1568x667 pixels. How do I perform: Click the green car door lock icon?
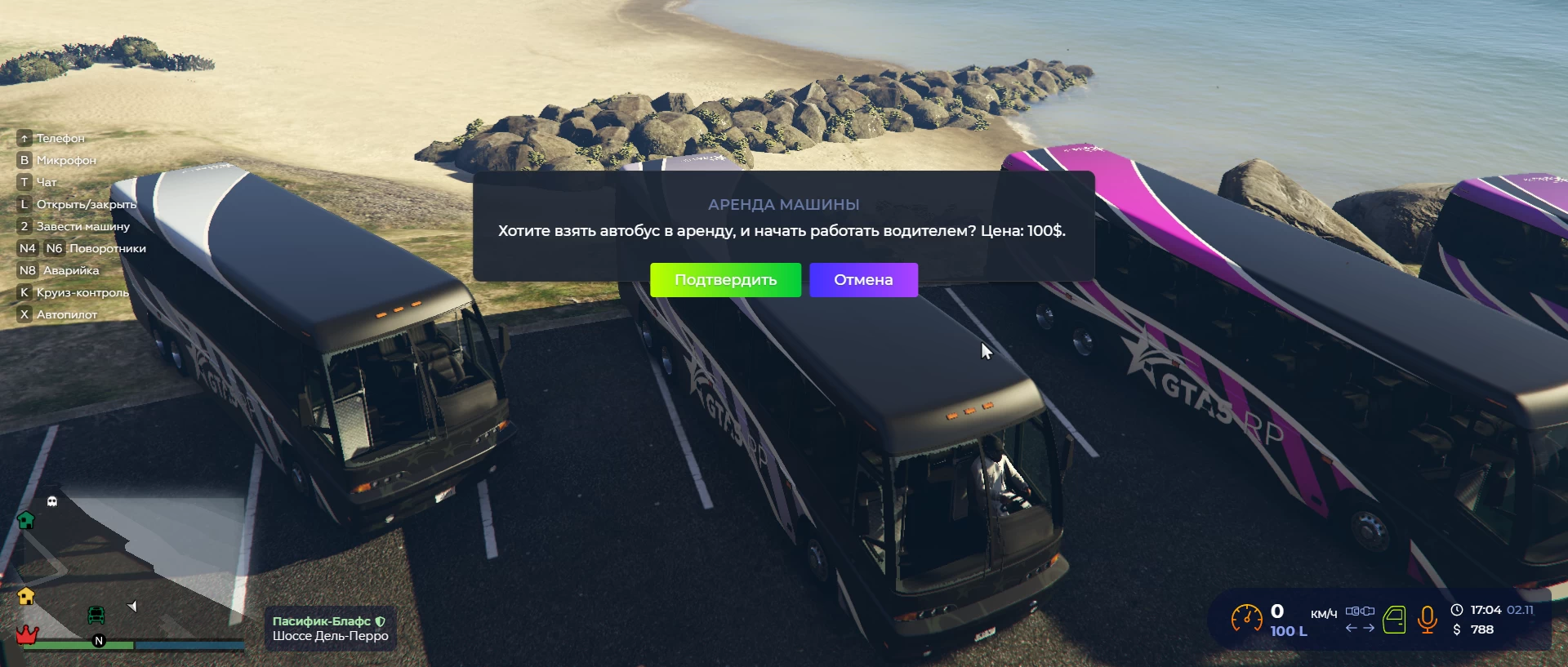tap(1394, 620)
